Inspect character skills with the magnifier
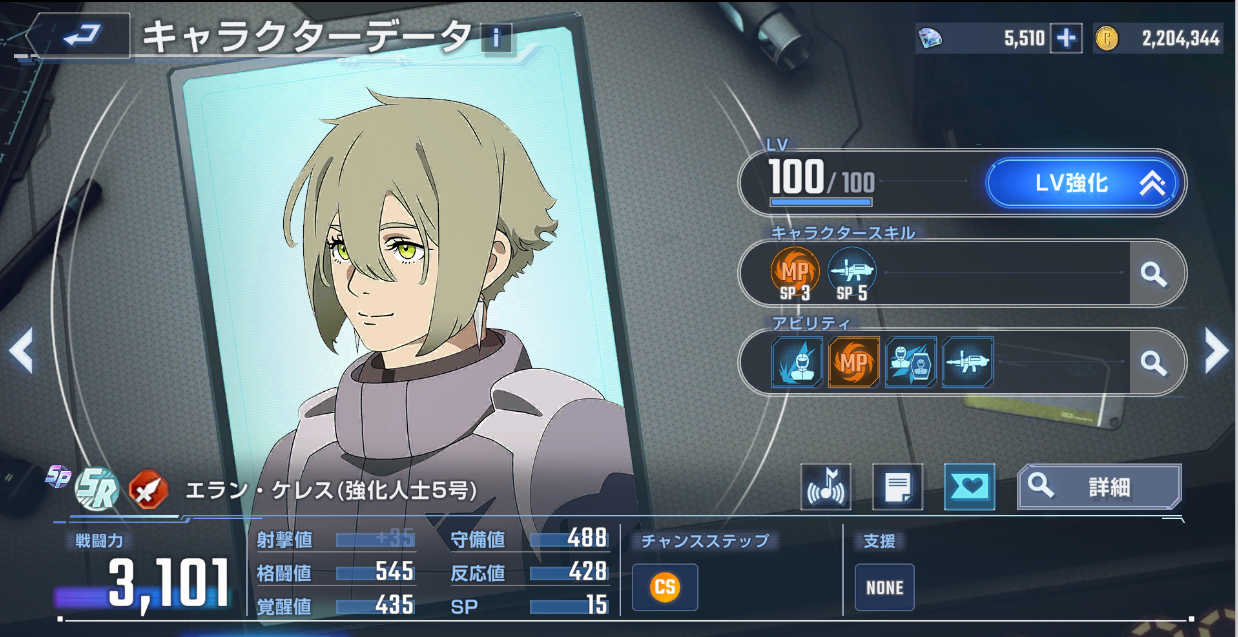Screen dimensions: 1238x637 pyautogui.click(x=1154, y=273)
